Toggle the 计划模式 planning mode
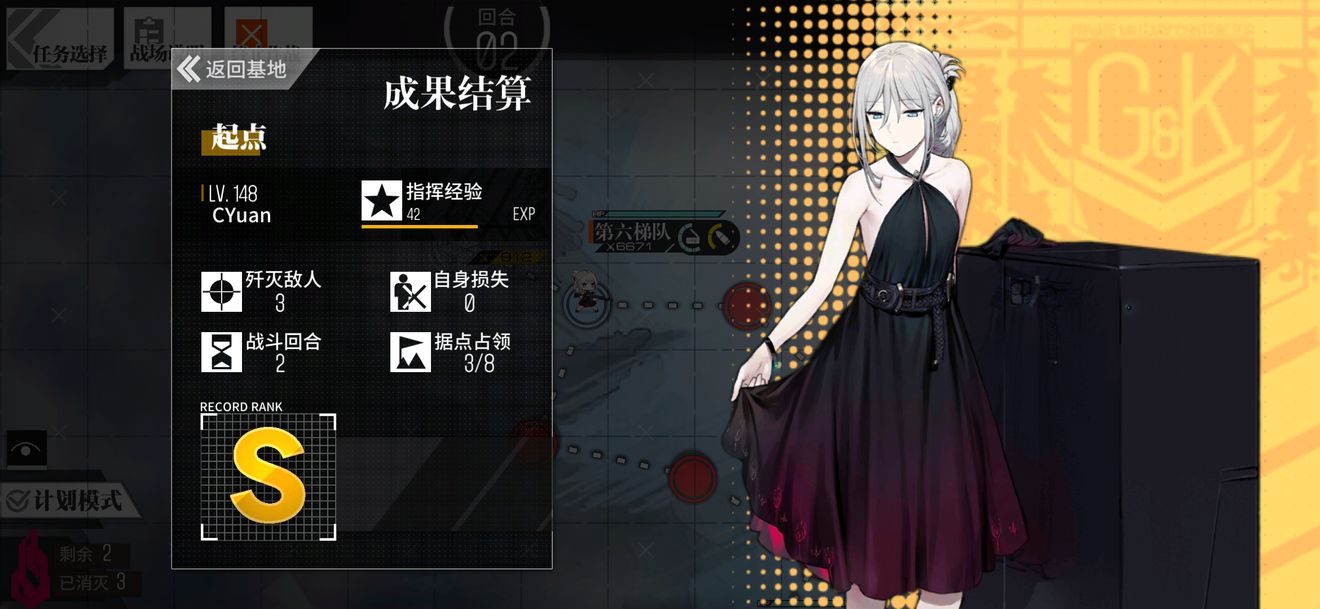1320x609 pixels. coord(72,499)
